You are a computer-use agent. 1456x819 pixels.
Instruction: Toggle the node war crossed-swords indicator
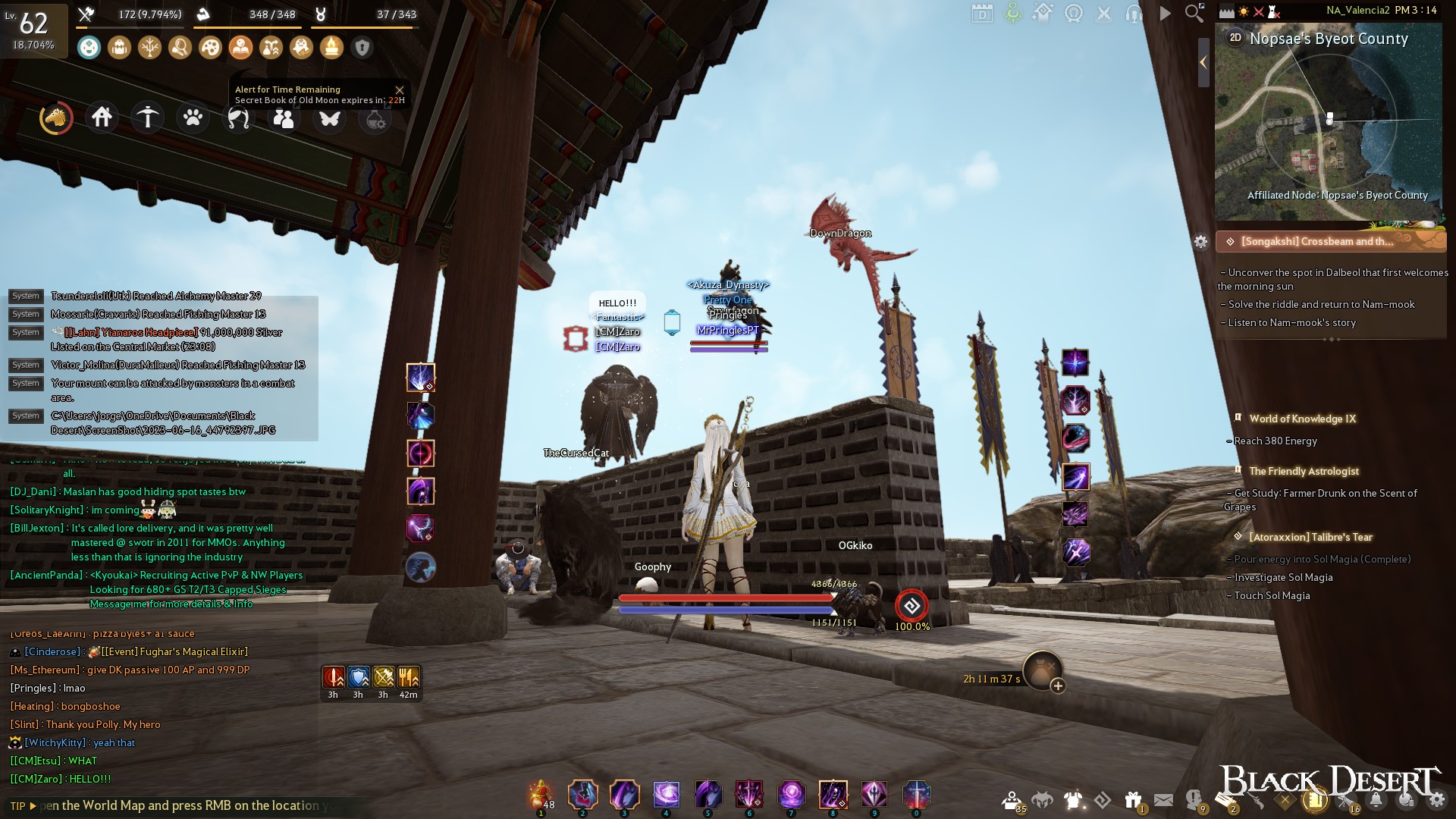pyautogui.click(x=1259, y=11)
